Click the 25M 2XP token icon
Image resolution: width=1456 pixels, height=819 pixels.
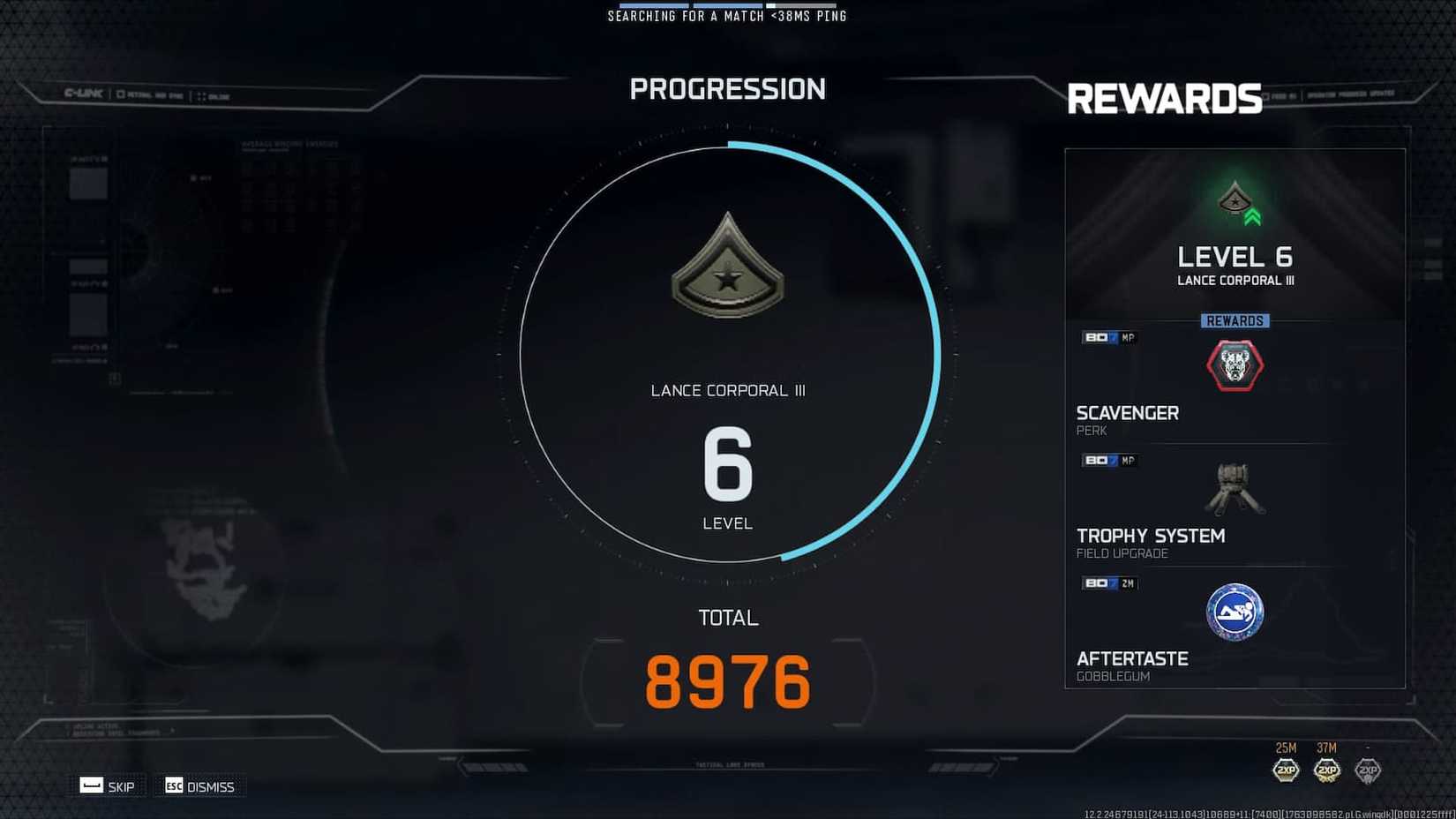(x=1287, y=770)
